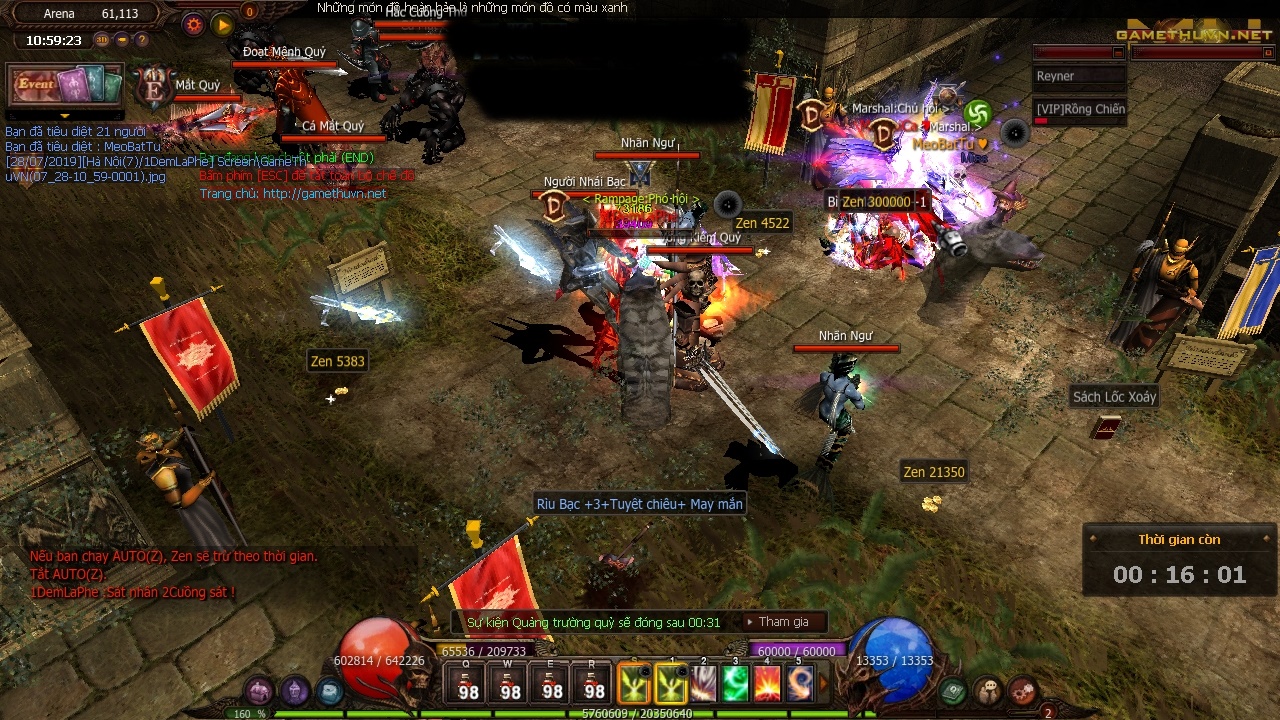1280x720 pixels.
Task: Use the Q potion showing 98 charges
Action: [467, 685]
